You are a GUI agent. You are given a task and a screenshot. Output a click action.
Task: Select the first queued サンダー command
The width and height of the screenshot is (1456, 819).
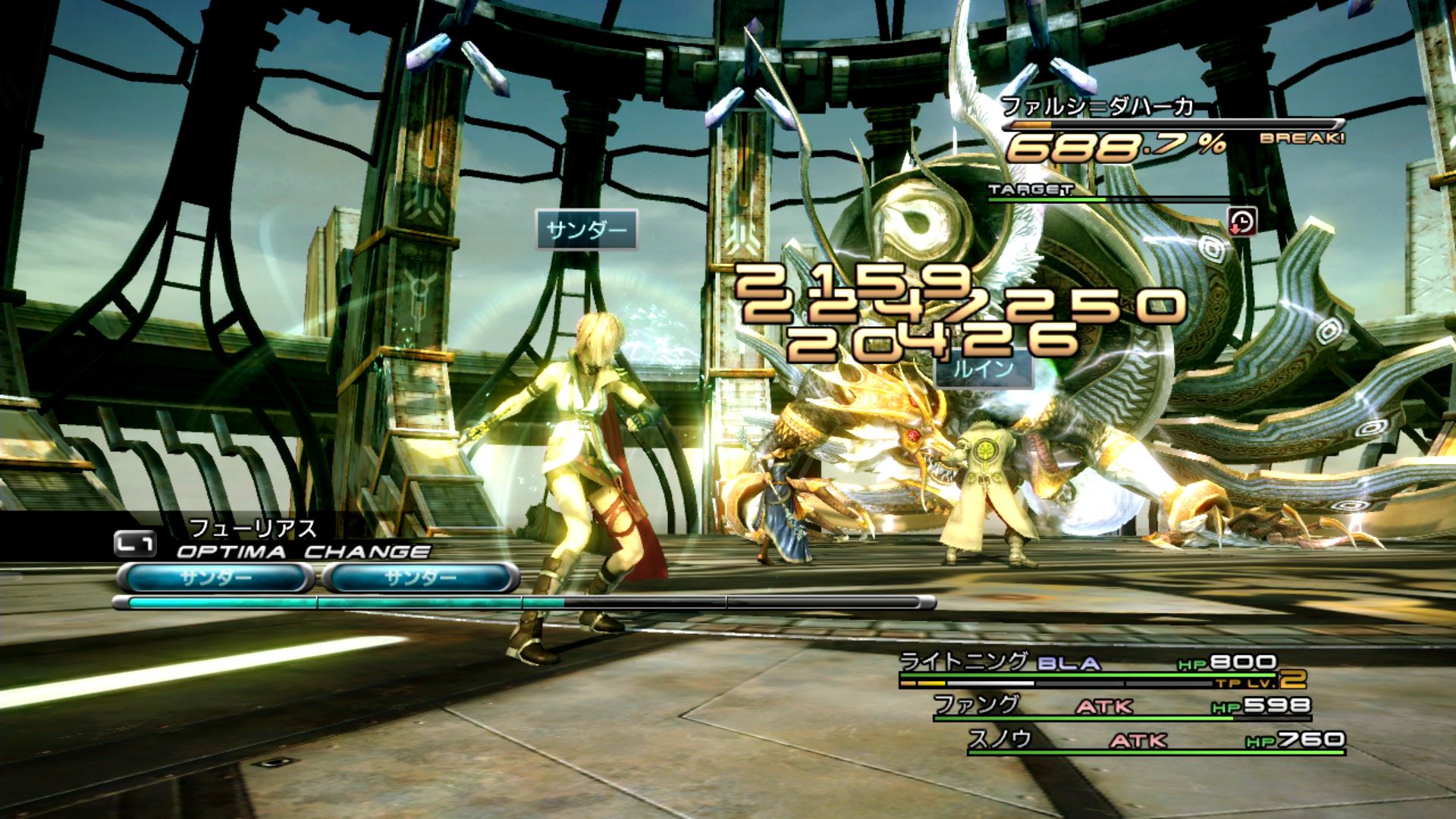click(x=215, y=579)
